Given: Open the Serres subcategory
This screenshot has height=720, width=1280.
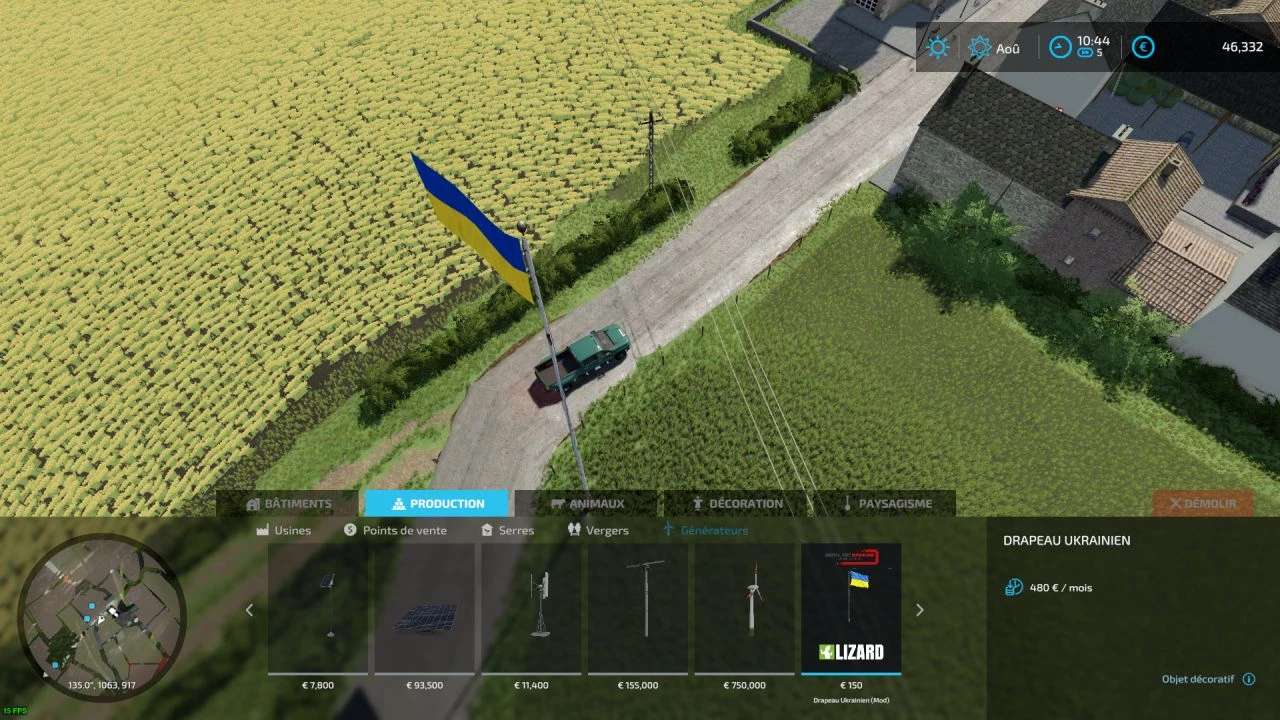Looking at the screenshot, I should [x=508, y=530].
